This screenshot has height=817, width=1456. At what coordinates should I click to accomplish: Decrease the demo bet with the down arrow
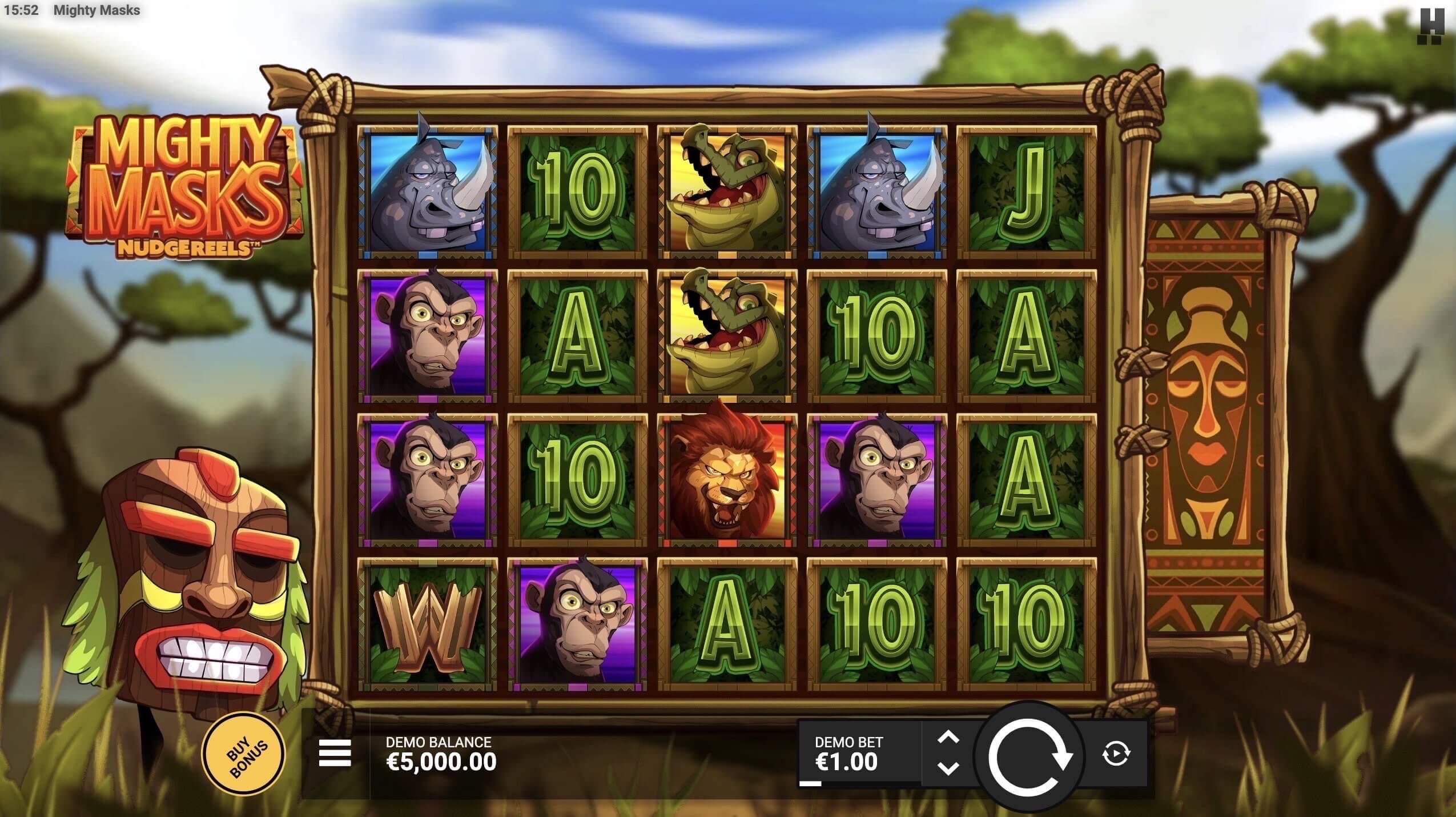(948, 768)
